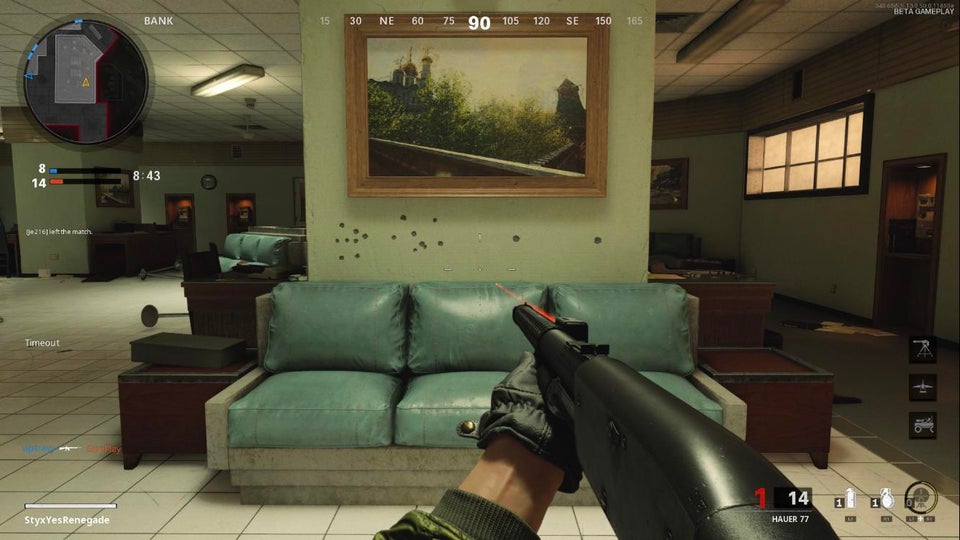Click the compass bar heading strip

click(x=480, y=21)
